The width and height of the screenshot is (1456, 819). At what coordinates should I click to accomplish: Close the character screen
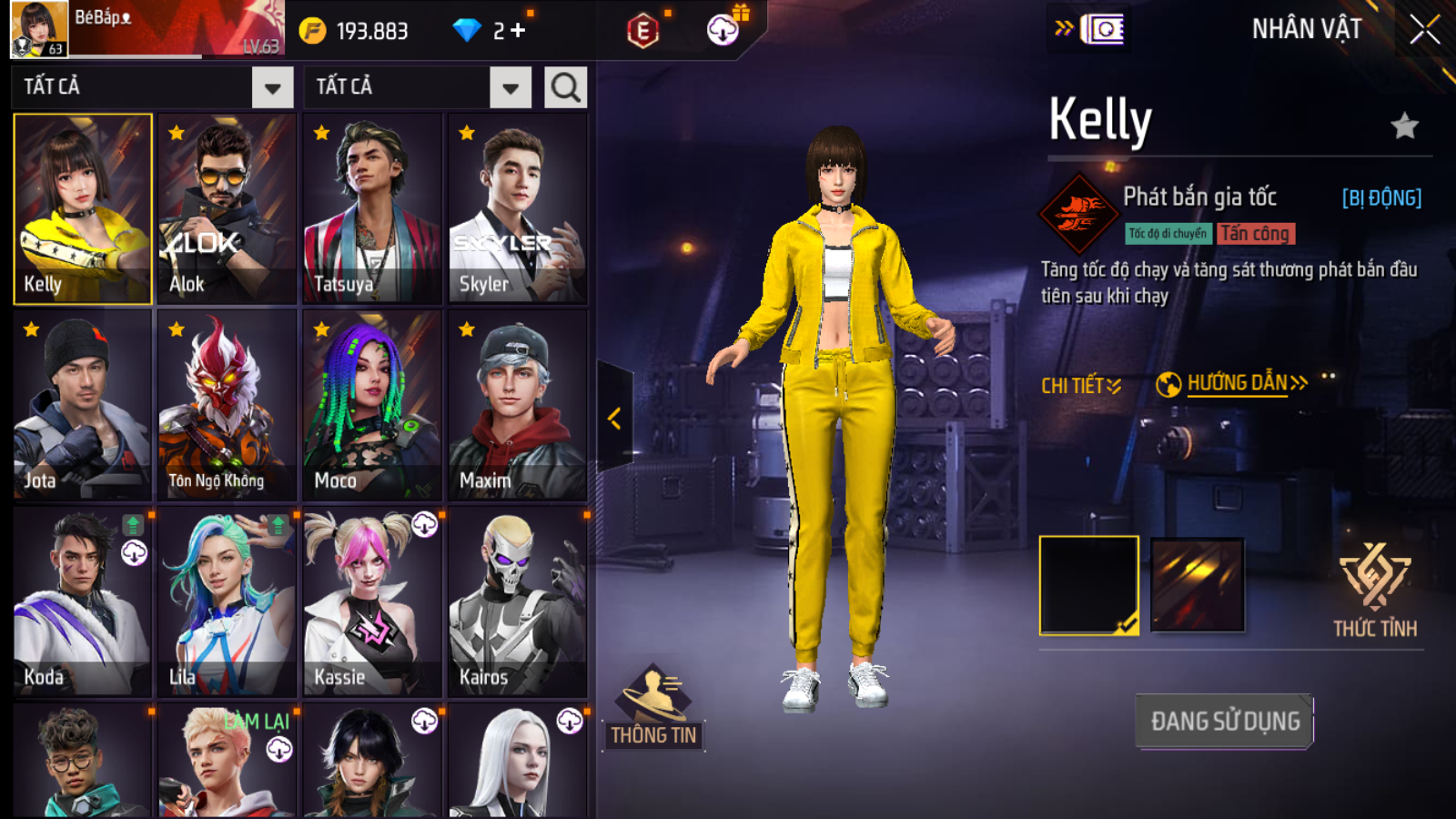pyautogui.click(x=1424, y=30)
